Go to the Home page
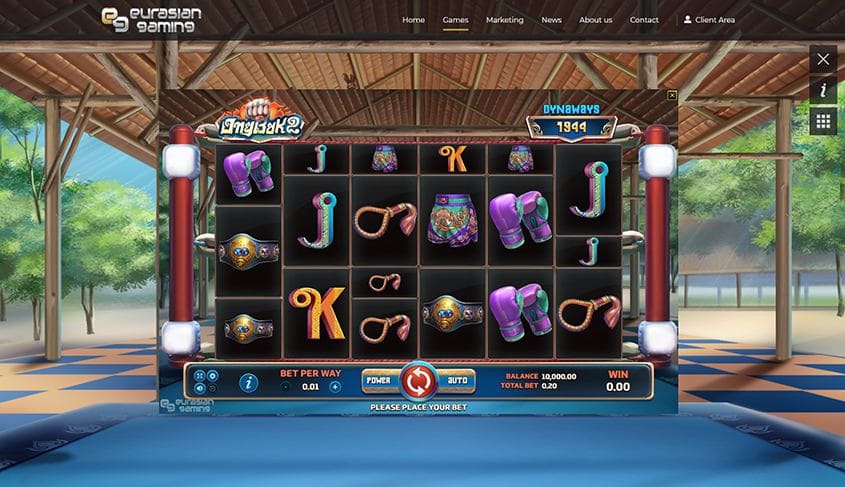Viewport: 845px width, 487px height. [x=413, y=20]
